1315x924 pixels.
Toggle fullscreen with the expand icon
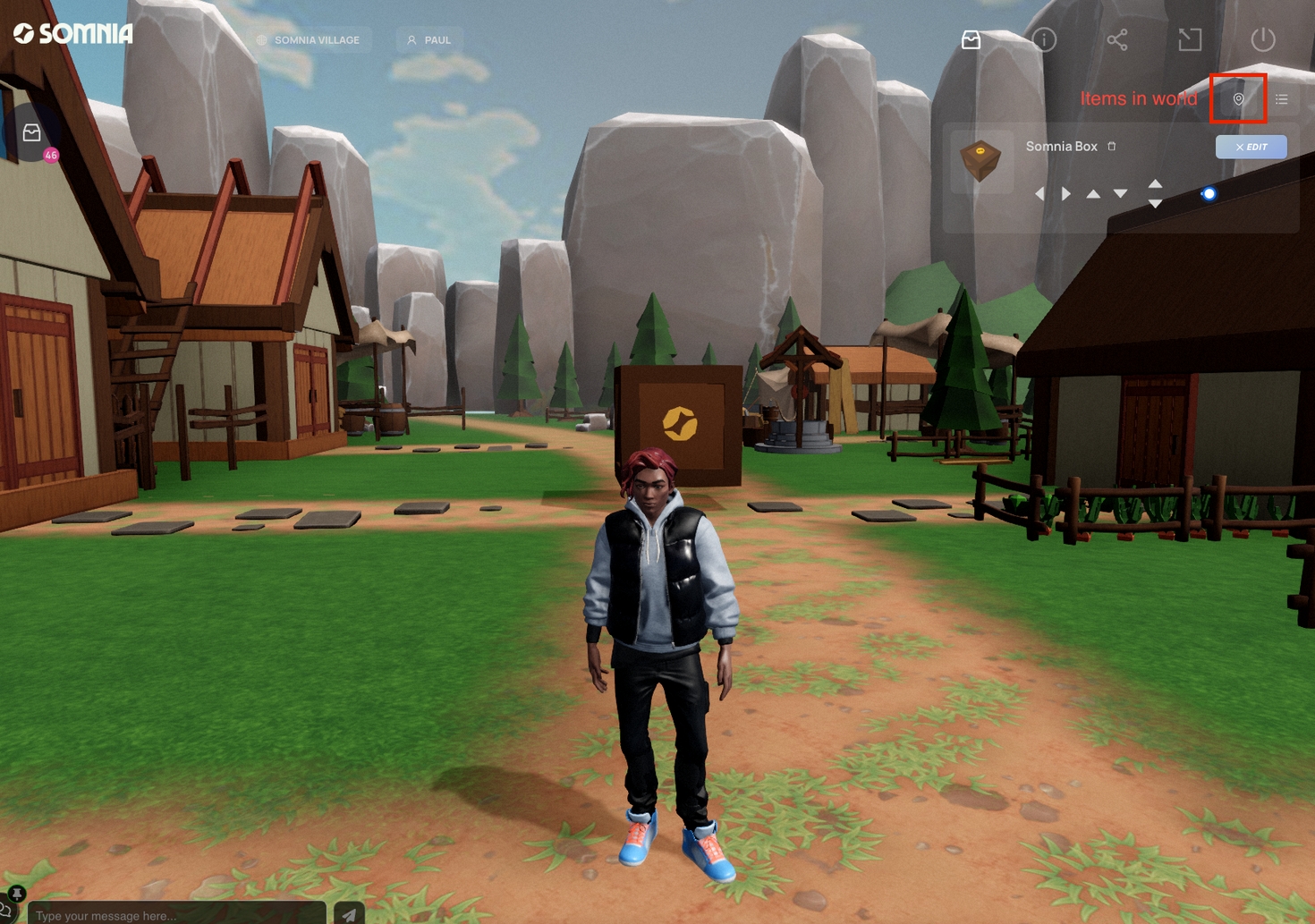(x=1190, y=39)
